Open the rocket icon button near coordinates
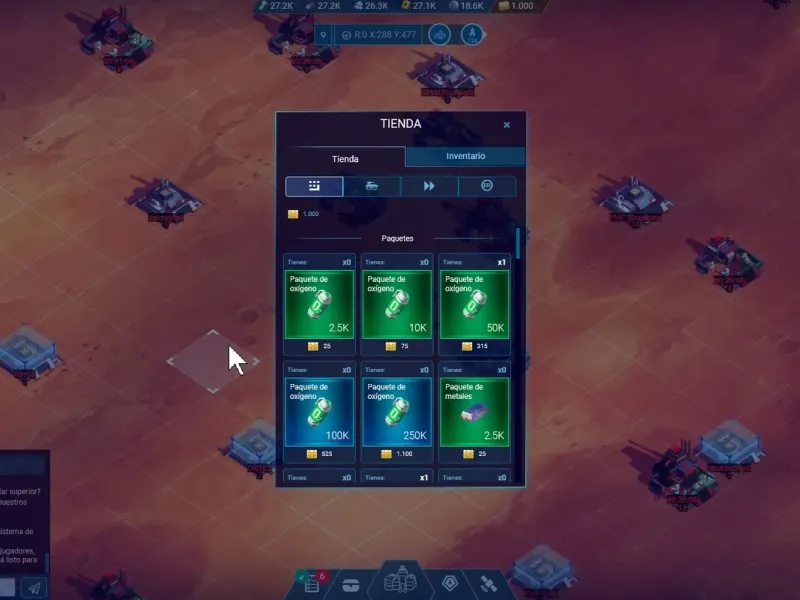 pos(471,35)
